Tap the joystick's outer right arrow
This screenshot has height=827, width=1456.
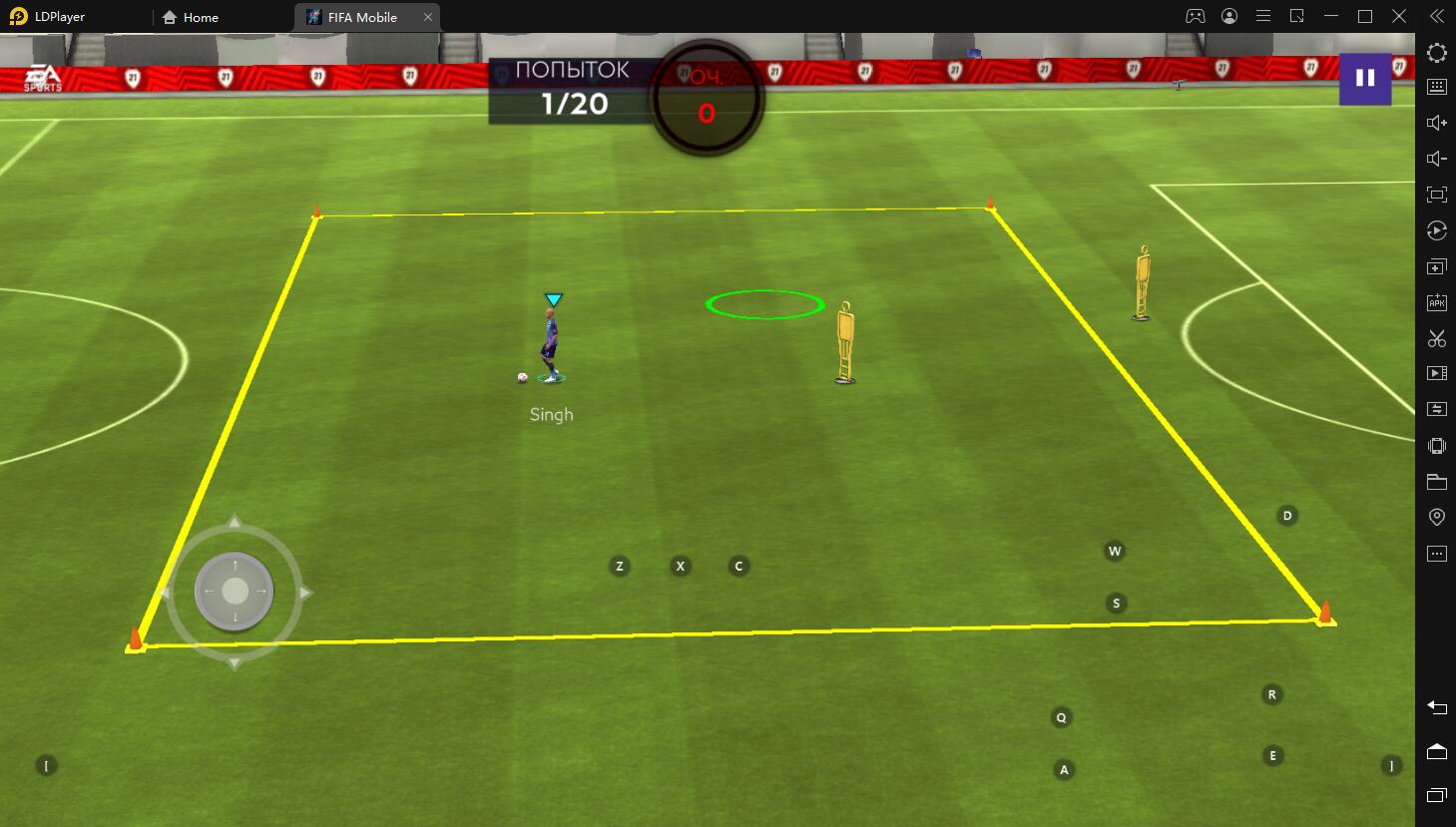305,593
